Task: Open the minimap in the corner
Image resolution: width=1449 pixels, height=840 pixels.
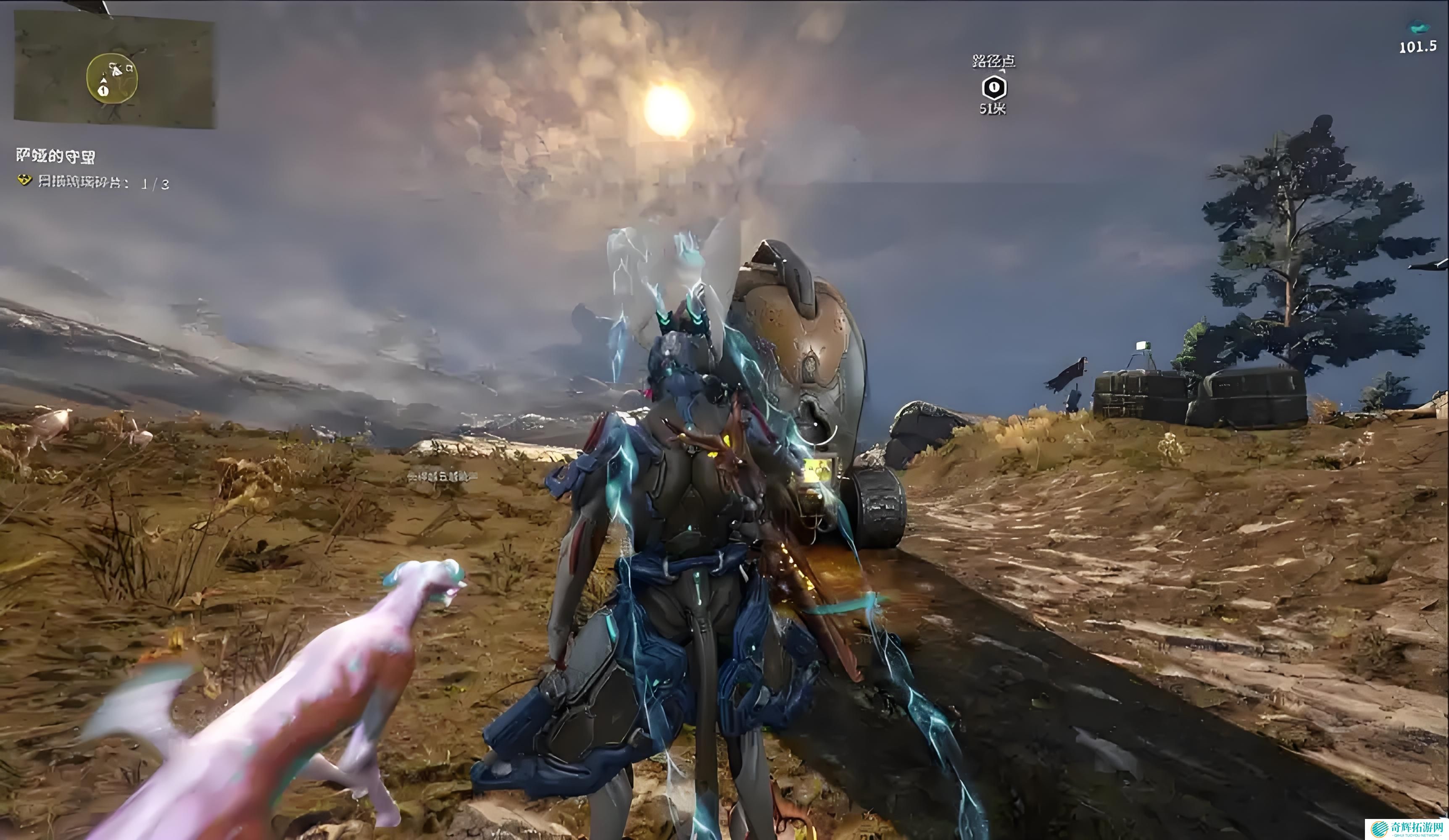Action: [x=114, y=69]
